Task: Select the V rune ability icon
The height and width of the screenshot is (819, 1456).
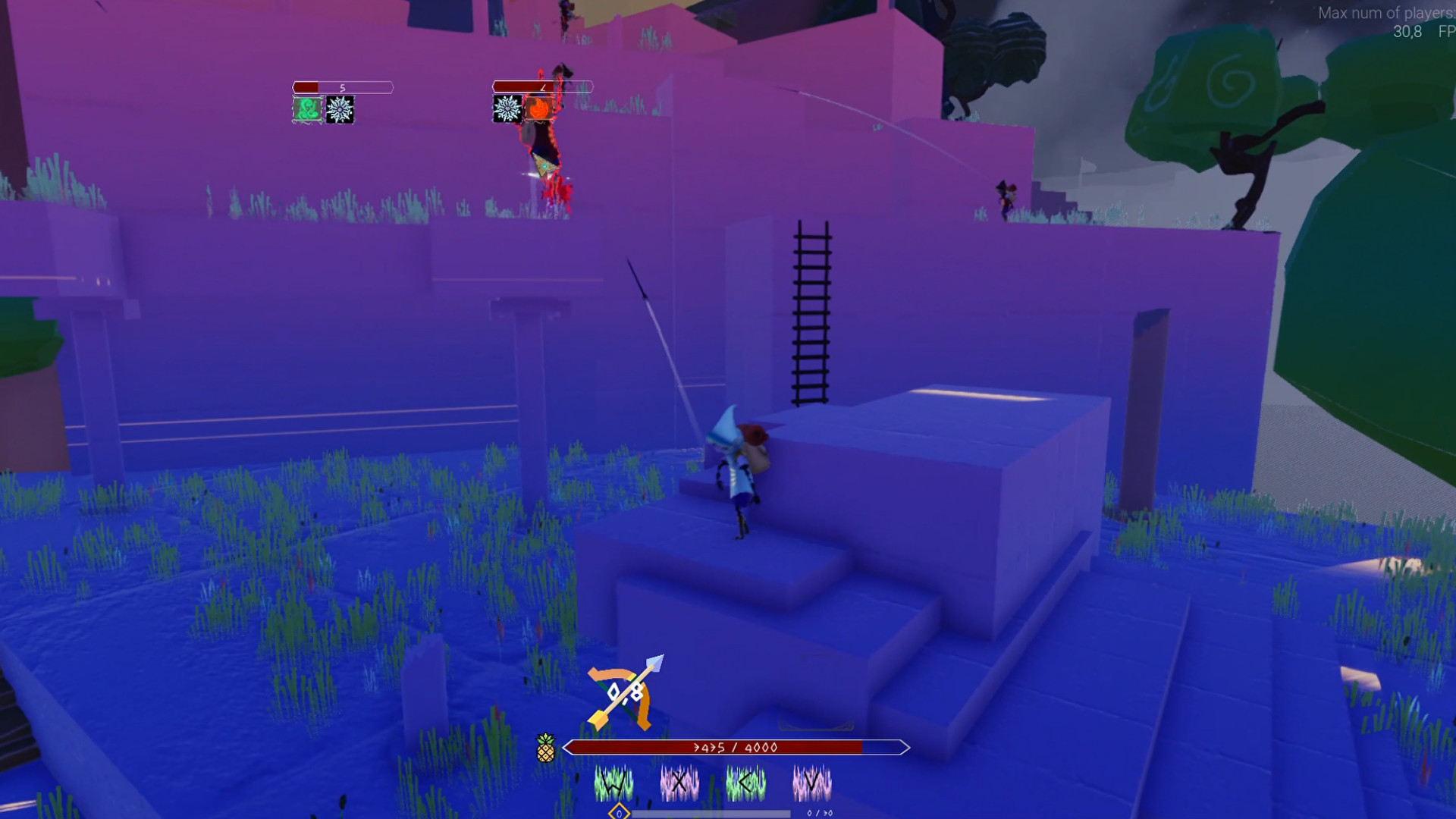Action: [811, 783]
